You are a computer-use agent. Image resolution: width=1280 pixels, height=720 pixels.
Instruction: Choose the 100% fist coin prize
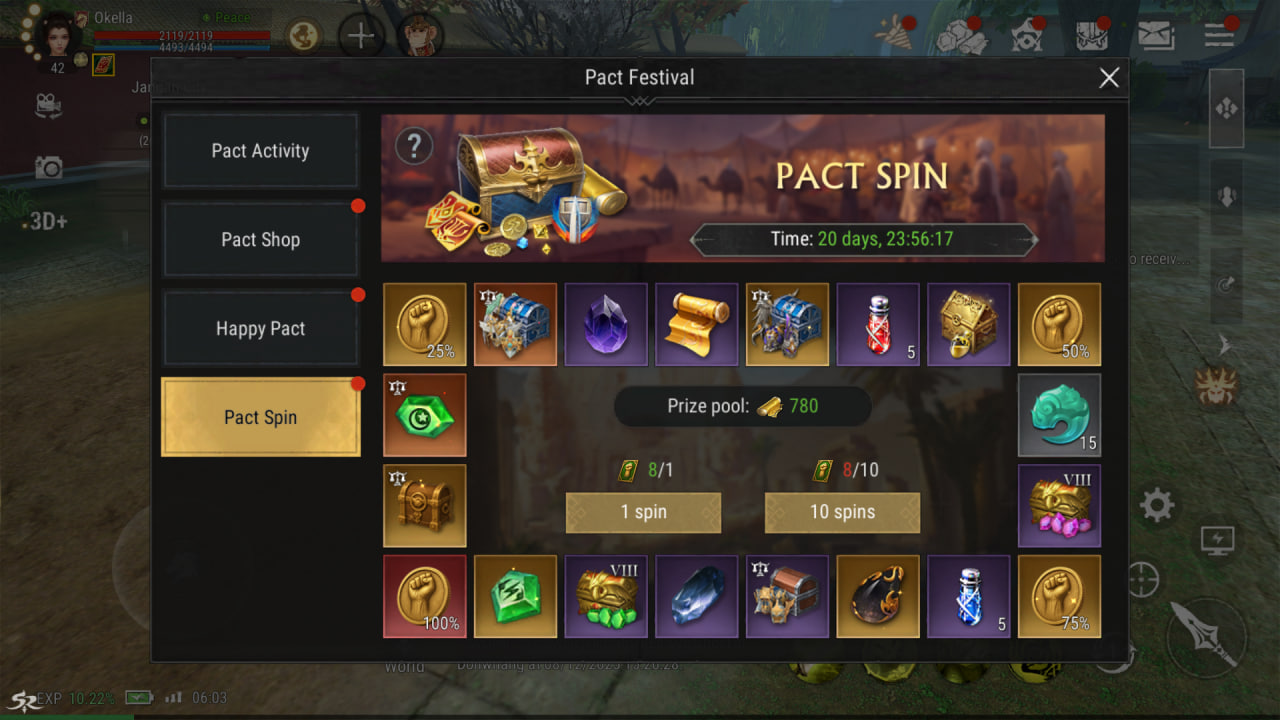(x=425, y=597)
